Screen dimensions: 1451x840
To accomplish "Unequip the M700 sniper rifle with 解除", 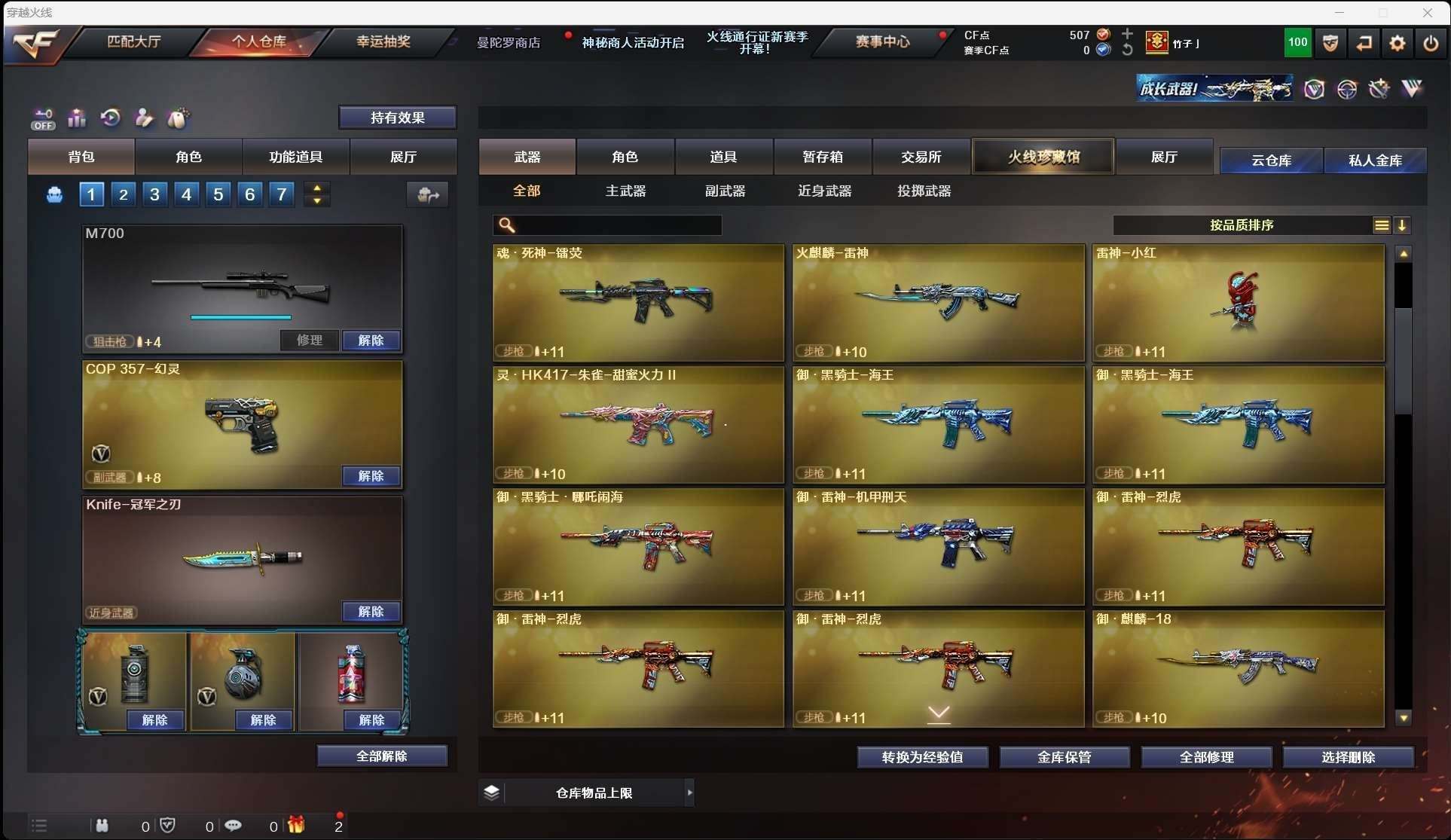I will tap(371, 341).
